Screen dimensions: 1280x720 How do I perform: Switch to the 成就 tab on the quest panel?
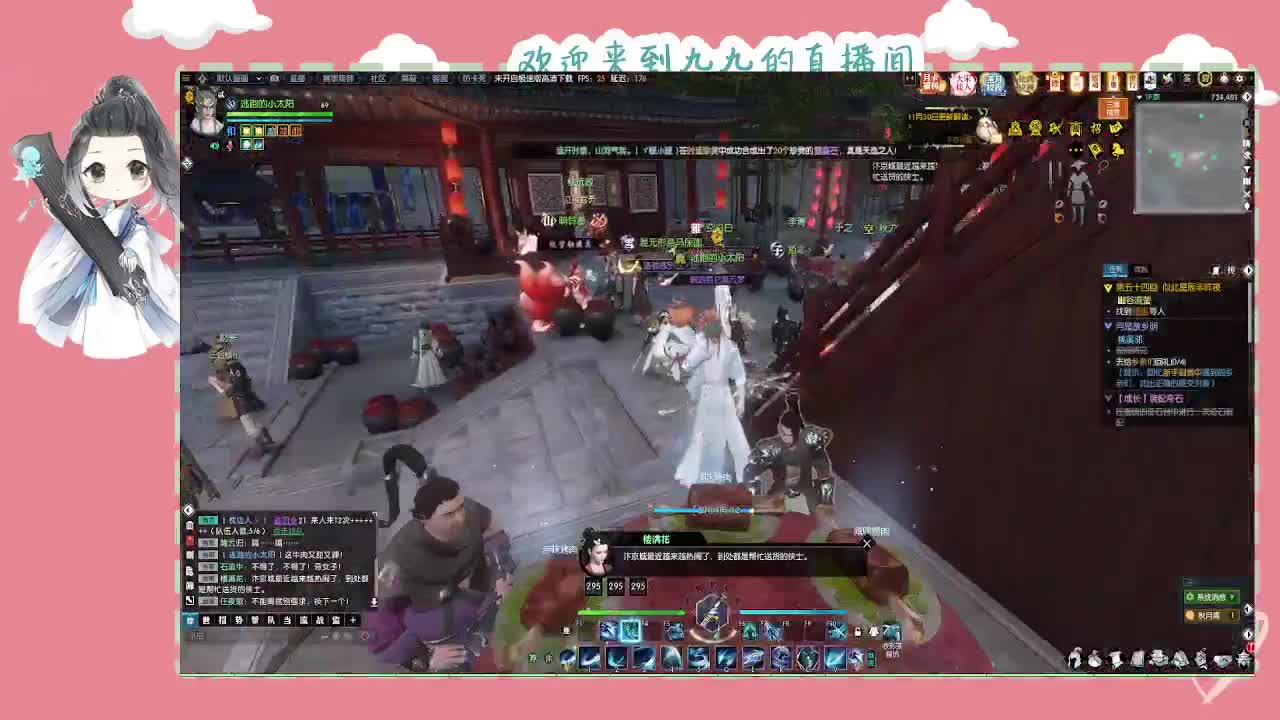click(x=1139, y=269)
